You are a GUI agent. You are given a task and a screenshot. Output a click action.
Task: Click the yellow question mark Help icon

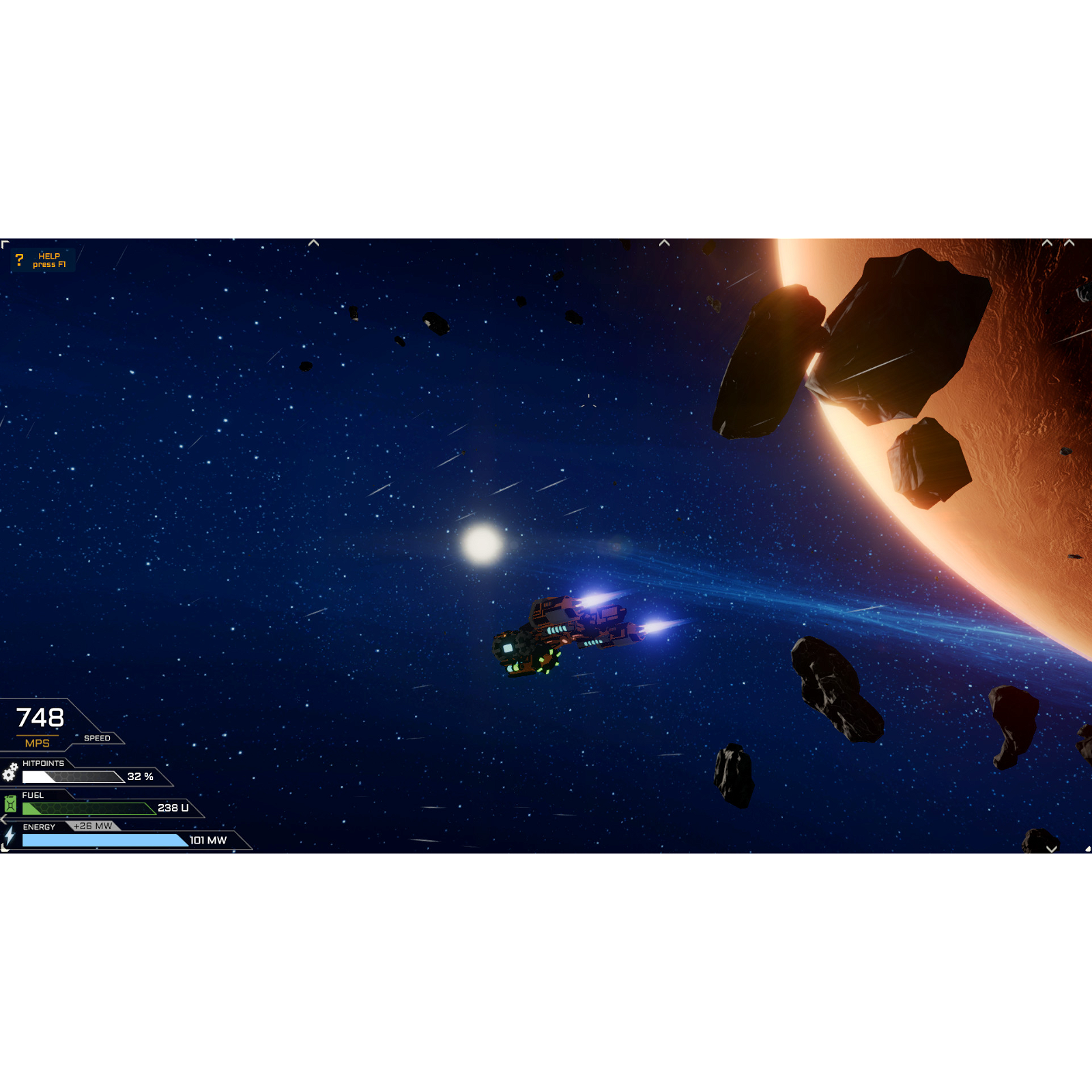20,259
